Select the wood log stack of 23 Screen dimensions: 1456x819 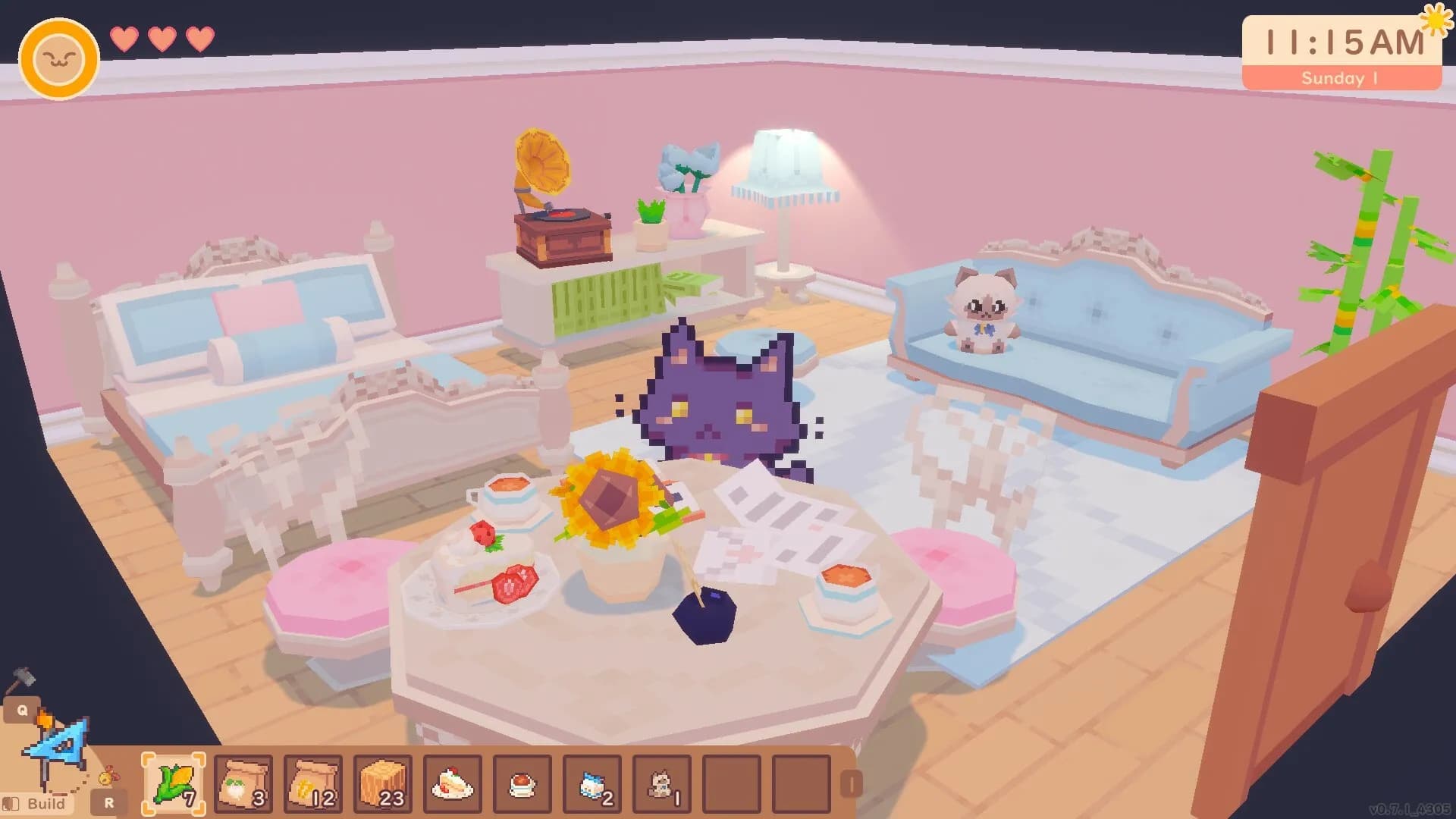[x=382, y=783]
